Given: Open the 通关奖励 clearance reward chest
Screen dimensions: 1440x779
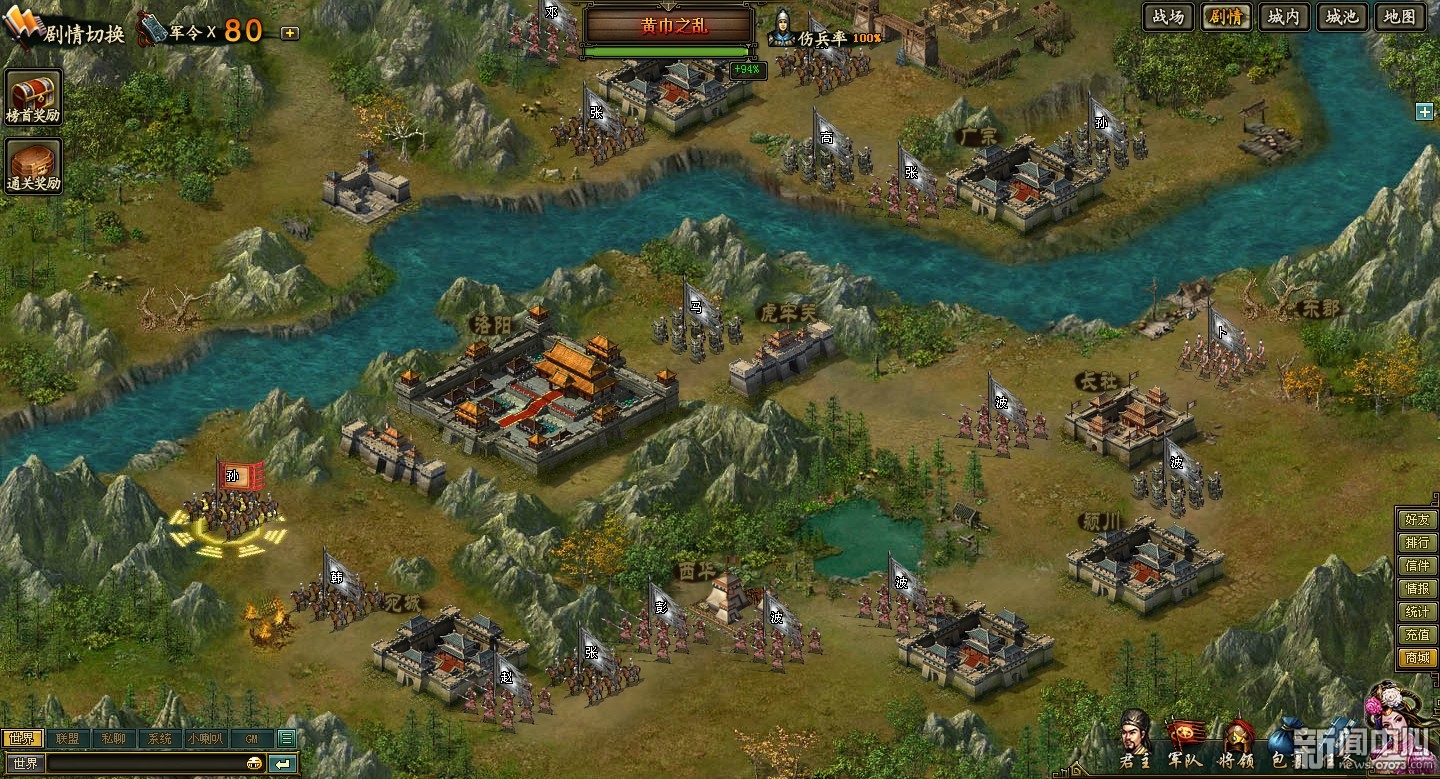Looking at the screenshot, I should [34, 166].
